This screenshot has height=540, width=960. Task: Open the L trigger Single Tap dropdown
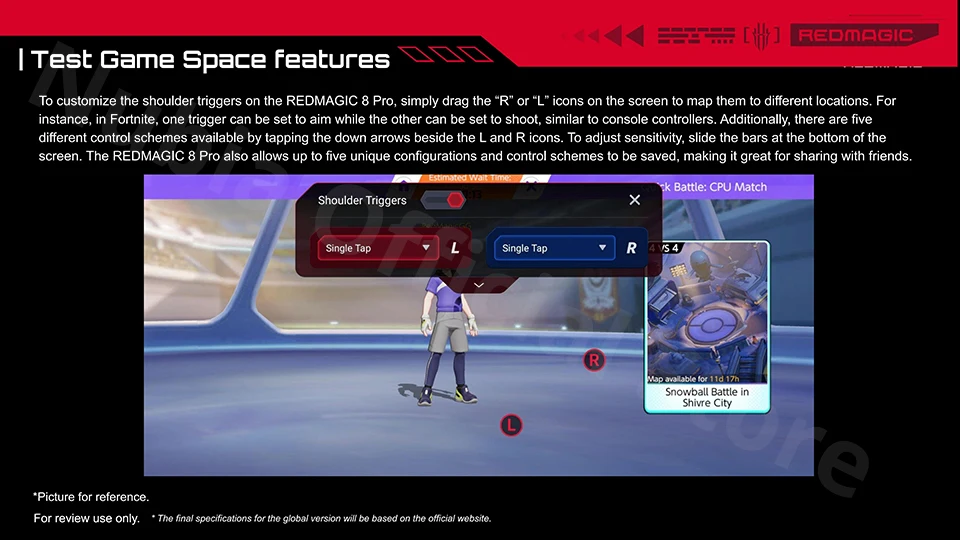[x=378, y=248]
